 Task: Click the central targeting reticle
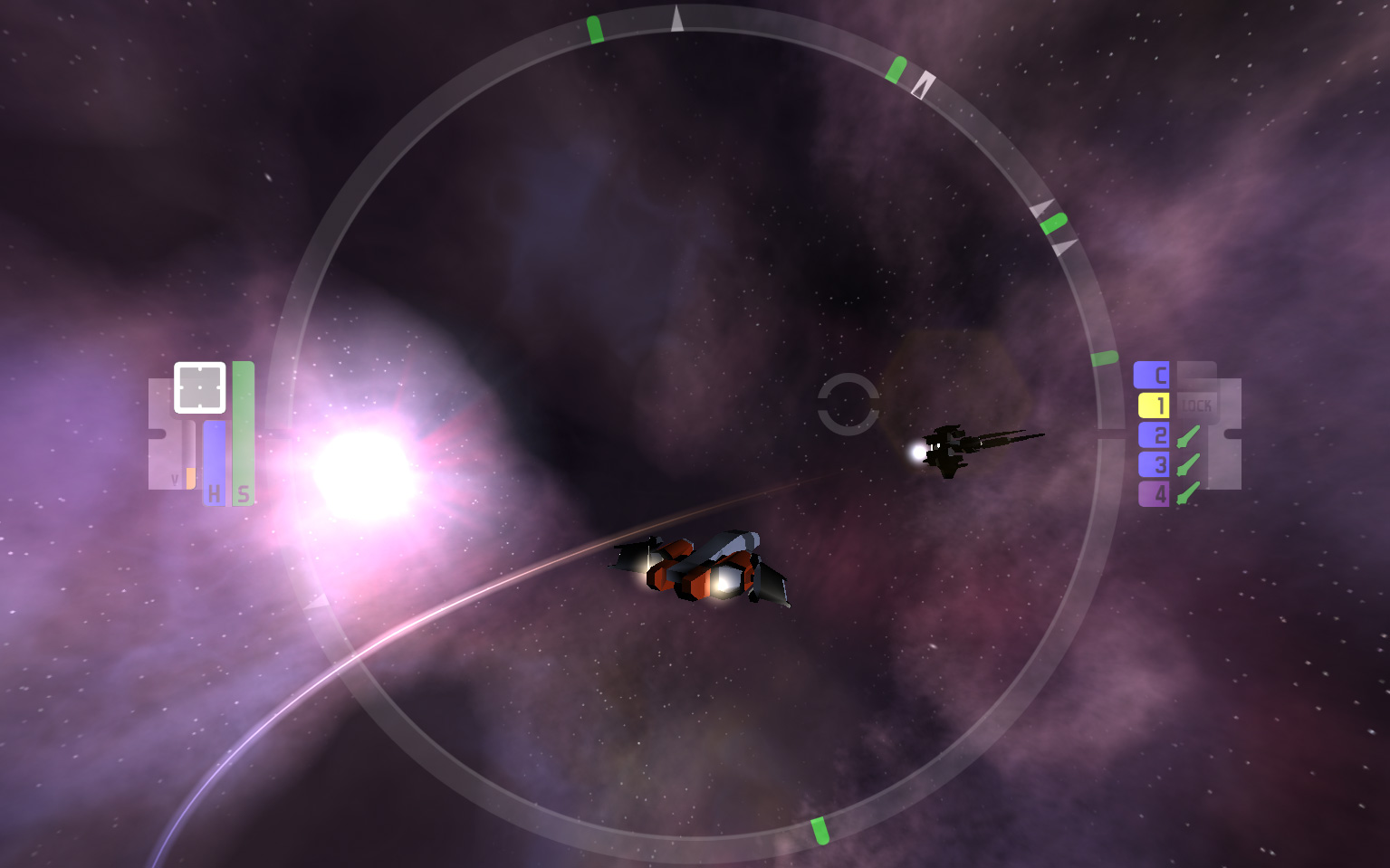[x=849, y=405]
